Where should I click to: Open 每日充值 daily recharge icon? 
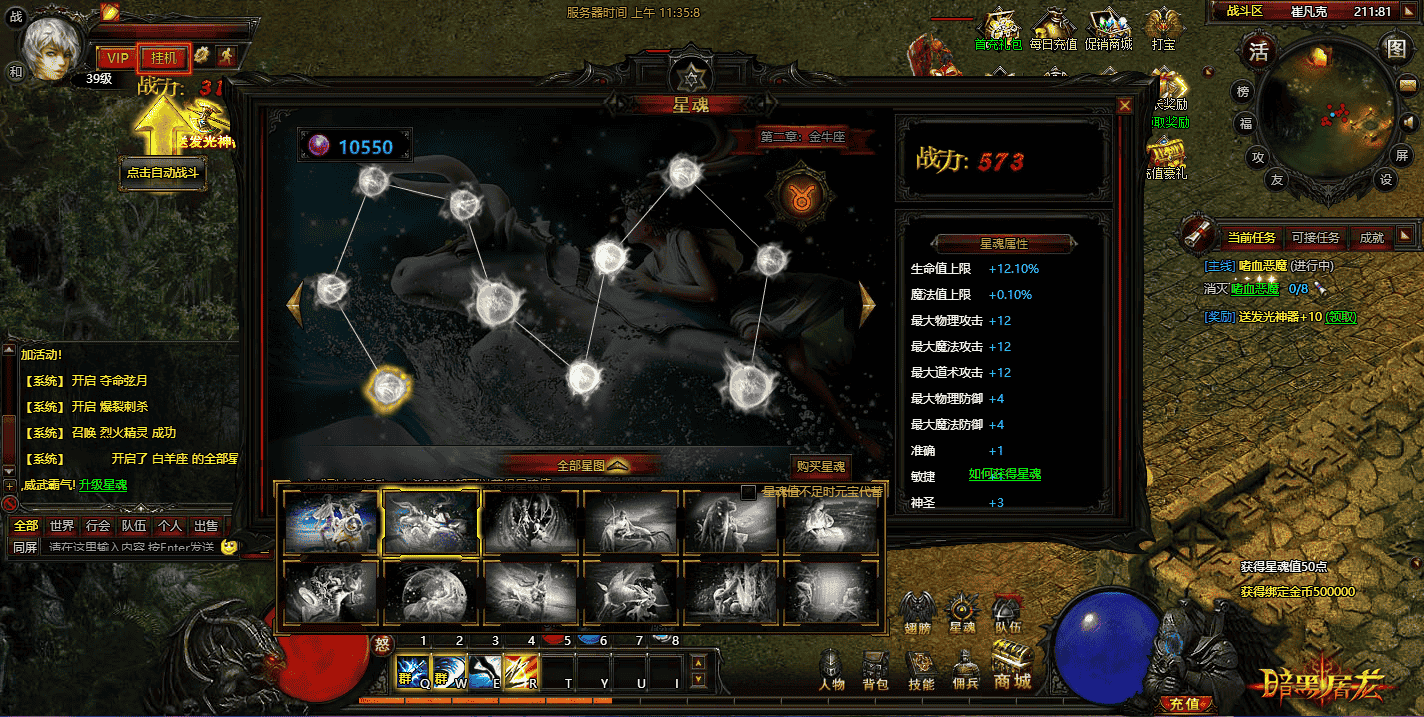pyautogui.click(x=1053, y=30)
